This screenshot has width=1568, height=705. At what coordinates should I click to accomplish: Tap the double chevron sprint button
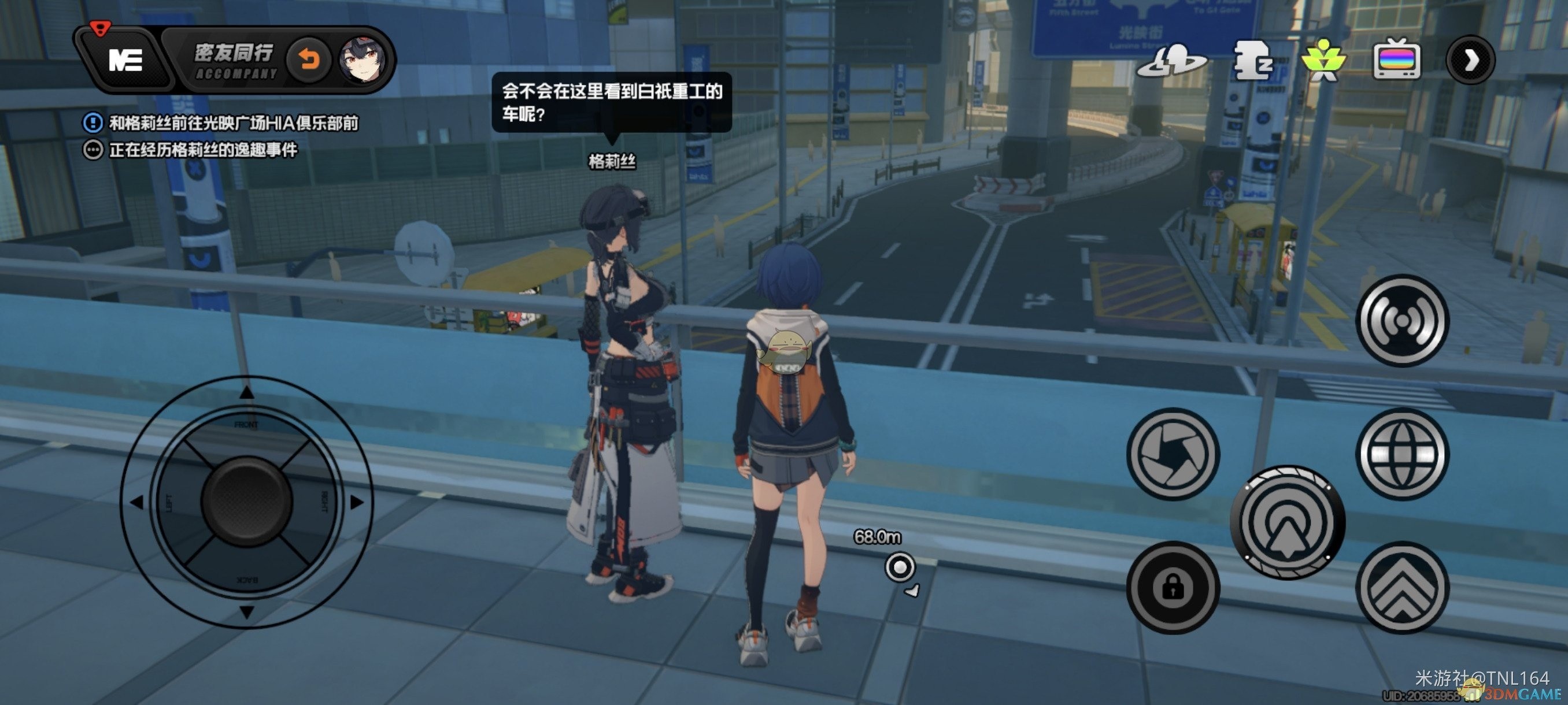point(1403,587)
